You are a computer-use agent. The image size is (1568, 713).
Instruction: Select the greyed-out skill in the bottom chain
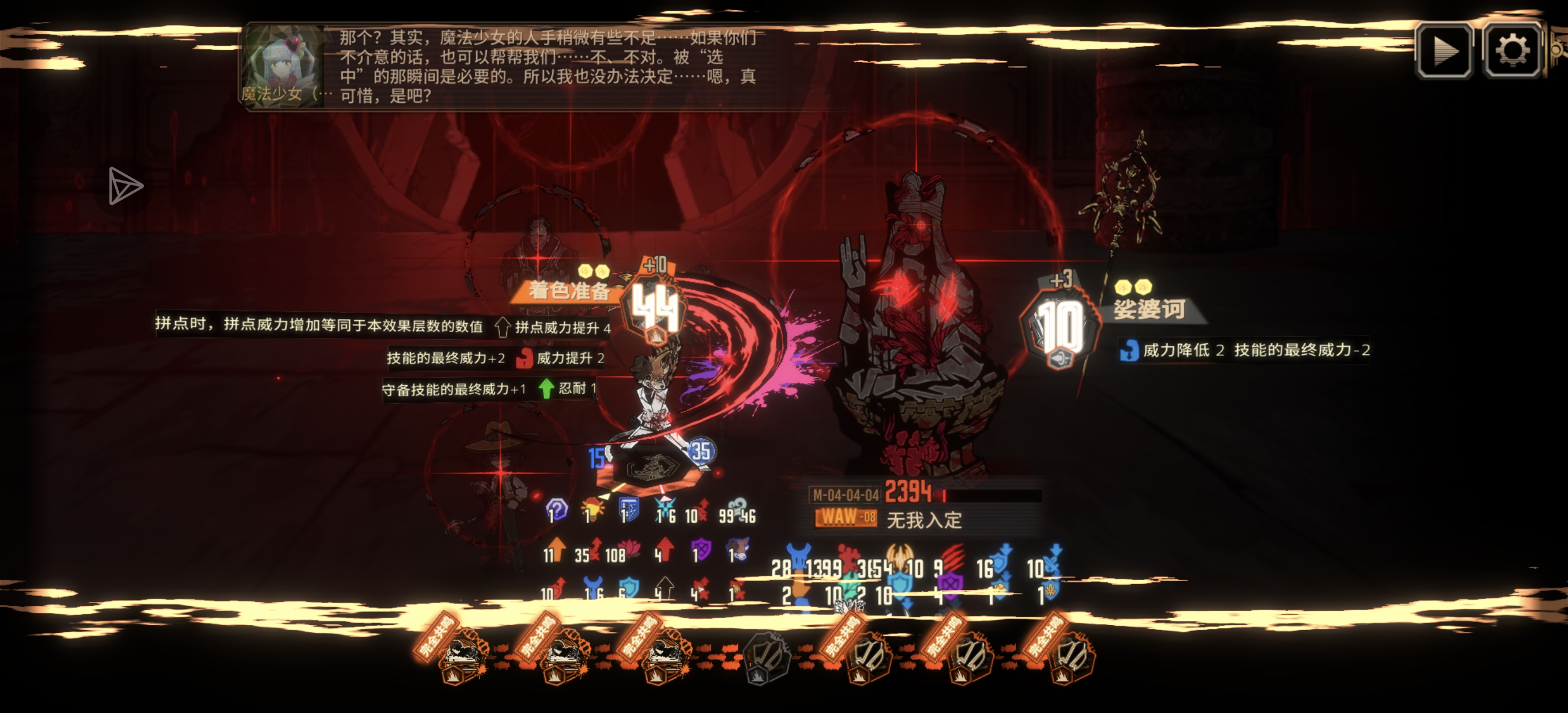point(767,658)
